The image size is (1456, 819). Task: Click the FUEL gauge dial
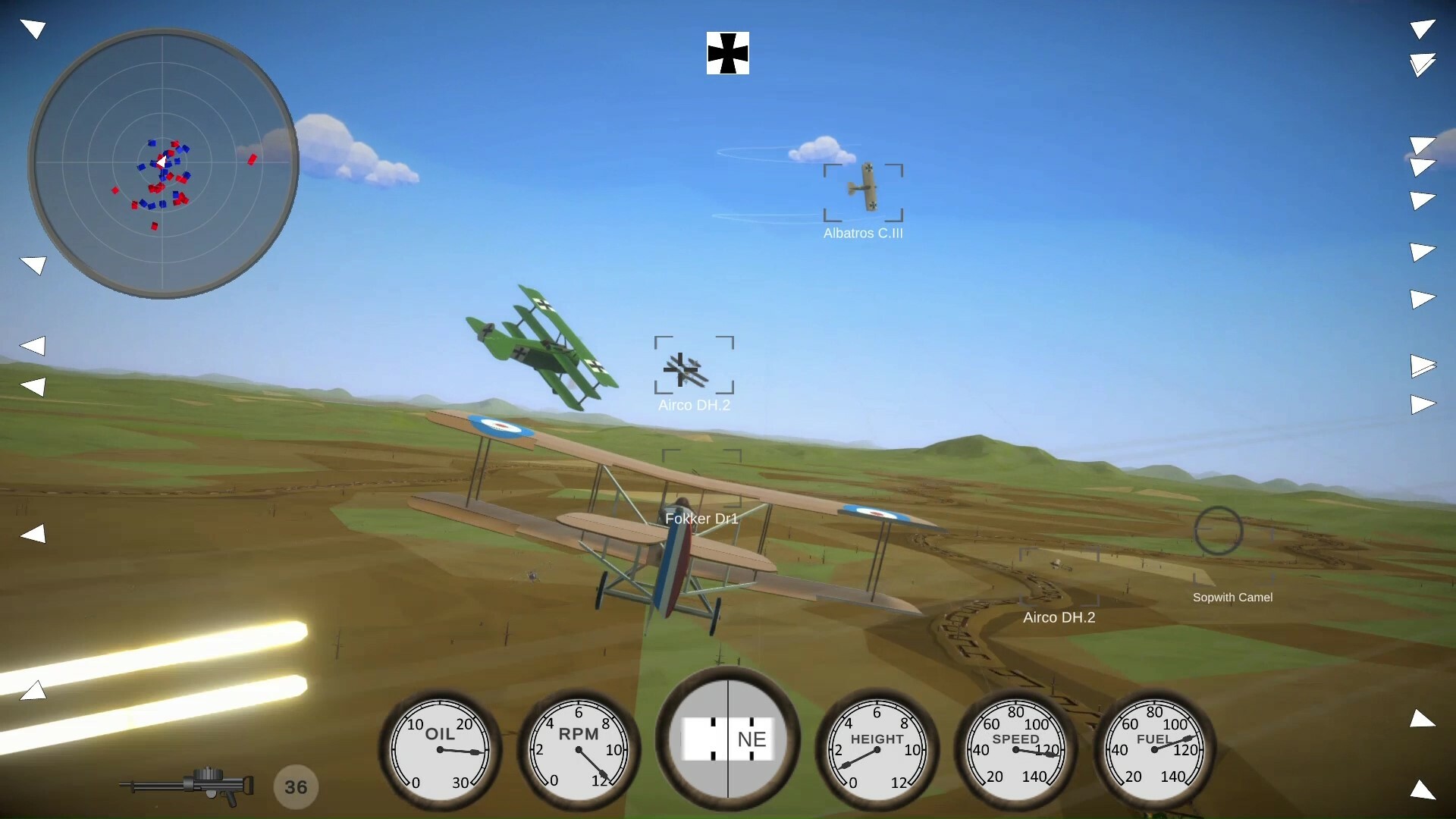[1154, 751]
